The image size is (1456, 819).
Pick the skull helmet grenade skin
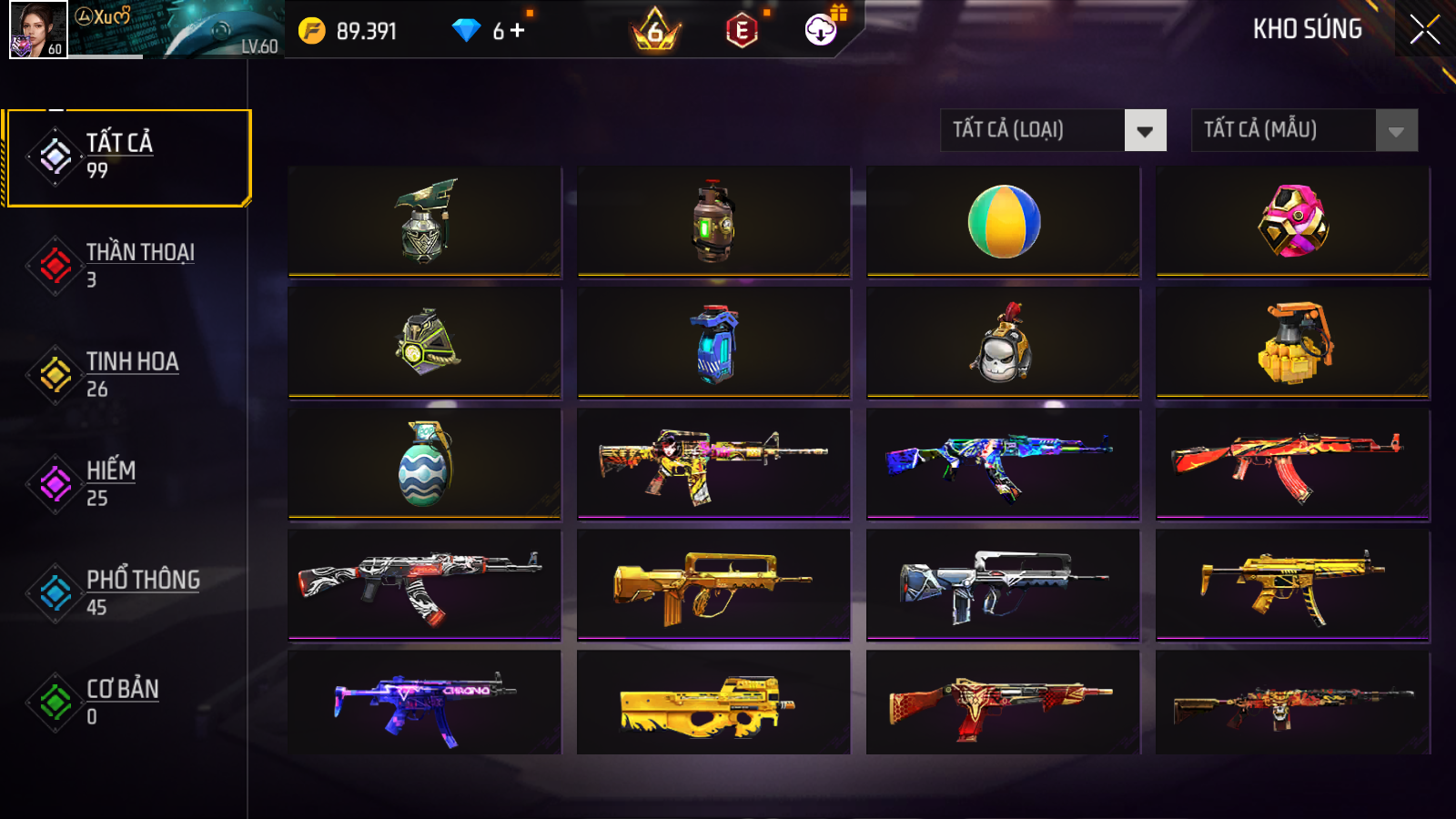[1003, 343]
